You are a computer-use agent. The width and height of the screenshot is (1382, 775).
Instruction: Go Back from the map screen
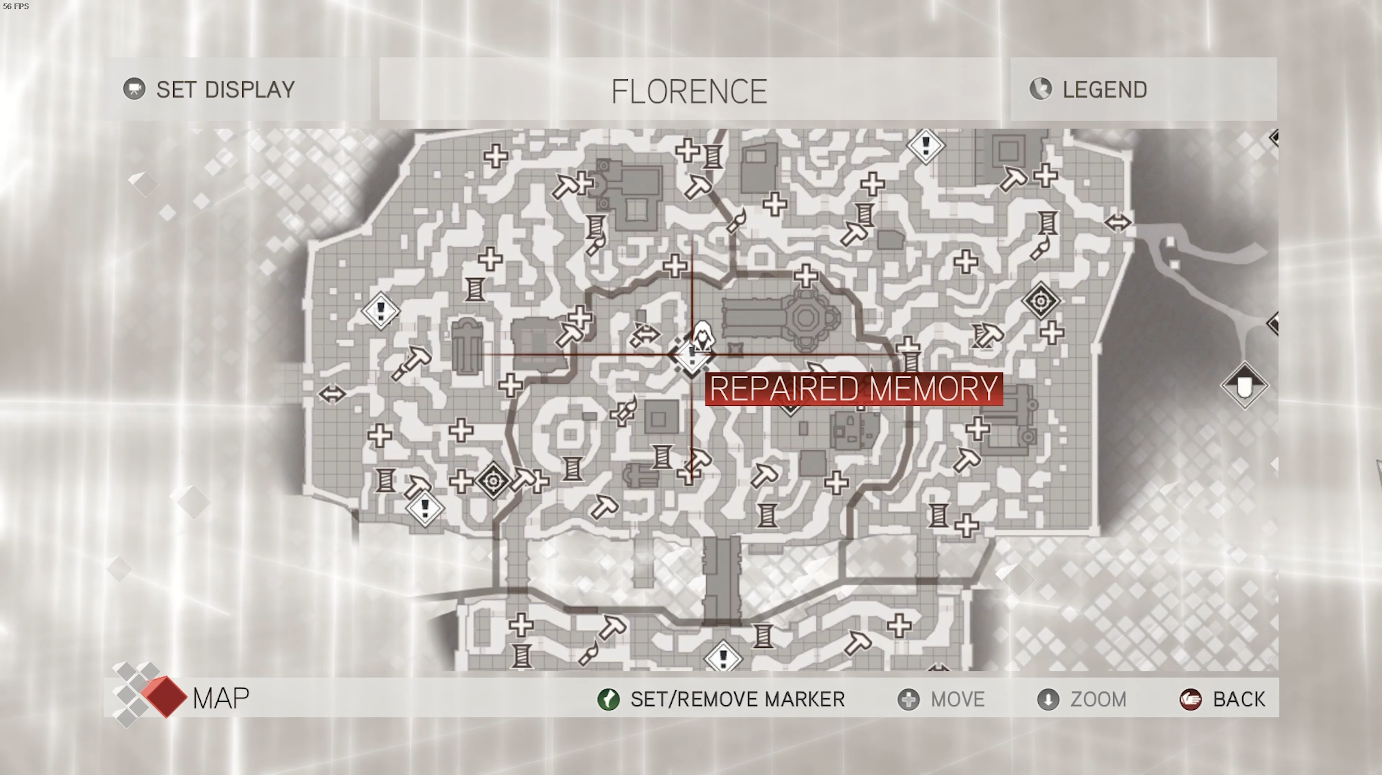pos(1223,699)
